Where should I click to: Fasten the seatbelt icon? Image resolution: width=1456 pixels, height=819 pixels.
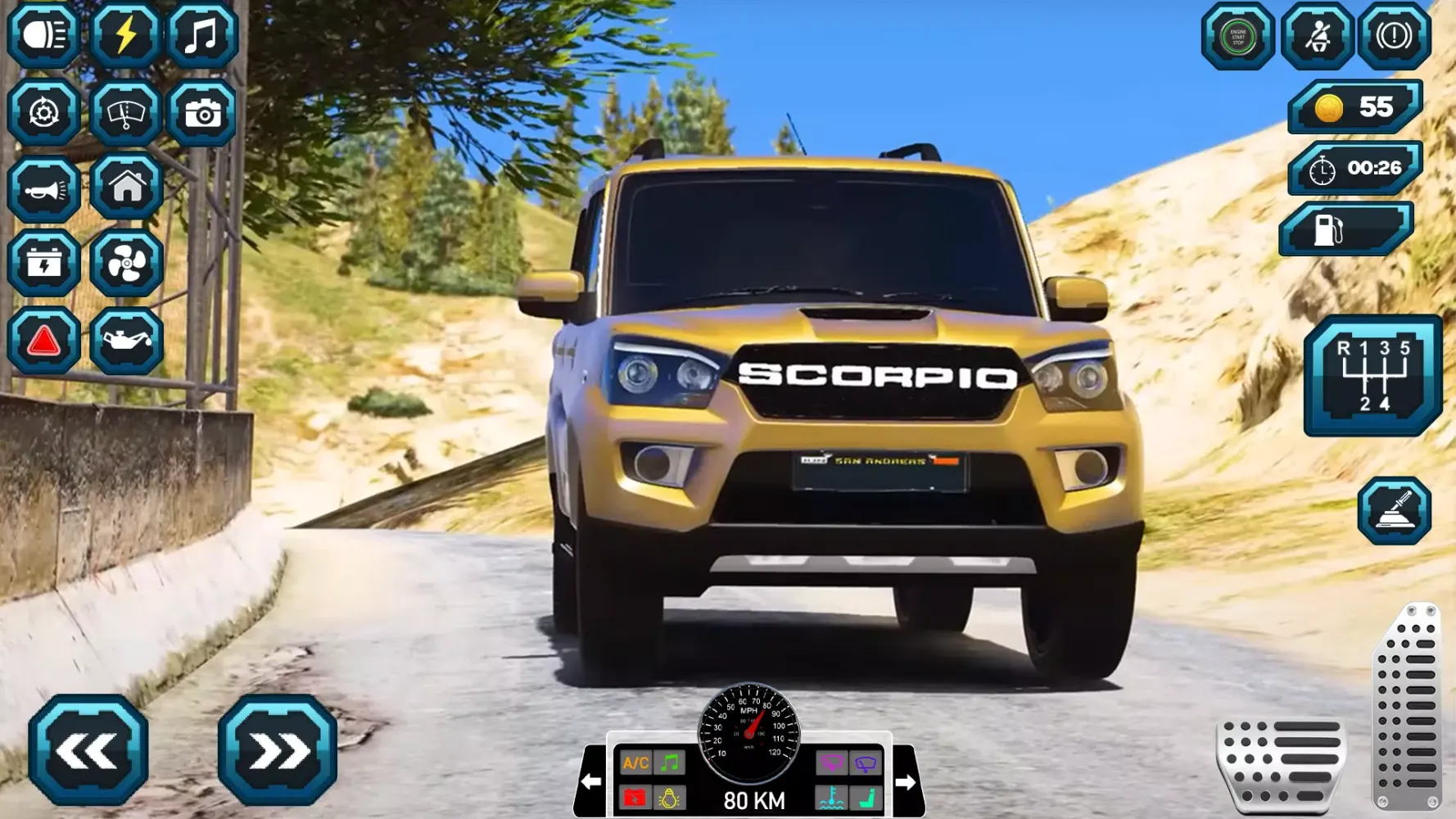1317,36
